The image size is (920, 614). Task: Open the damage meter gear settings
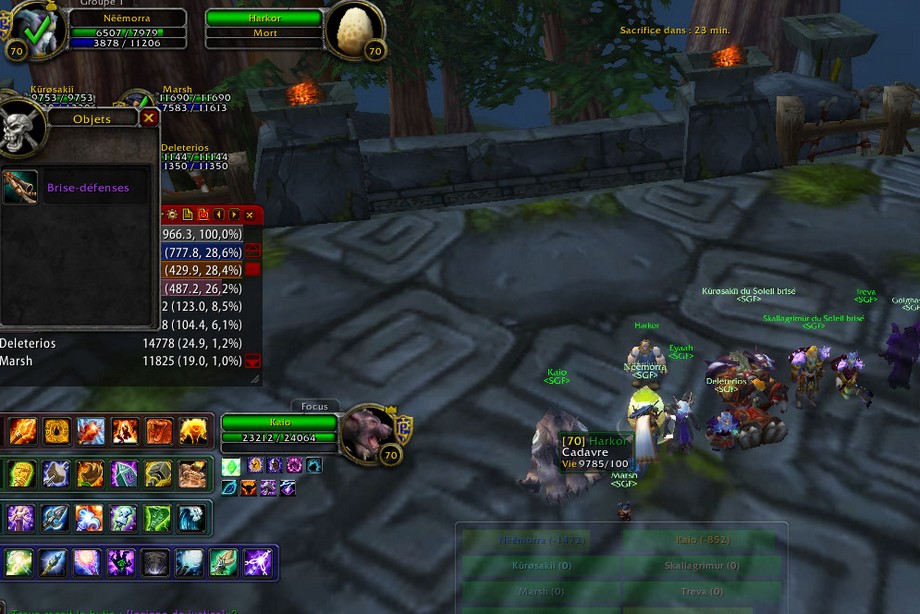[172, 215]
